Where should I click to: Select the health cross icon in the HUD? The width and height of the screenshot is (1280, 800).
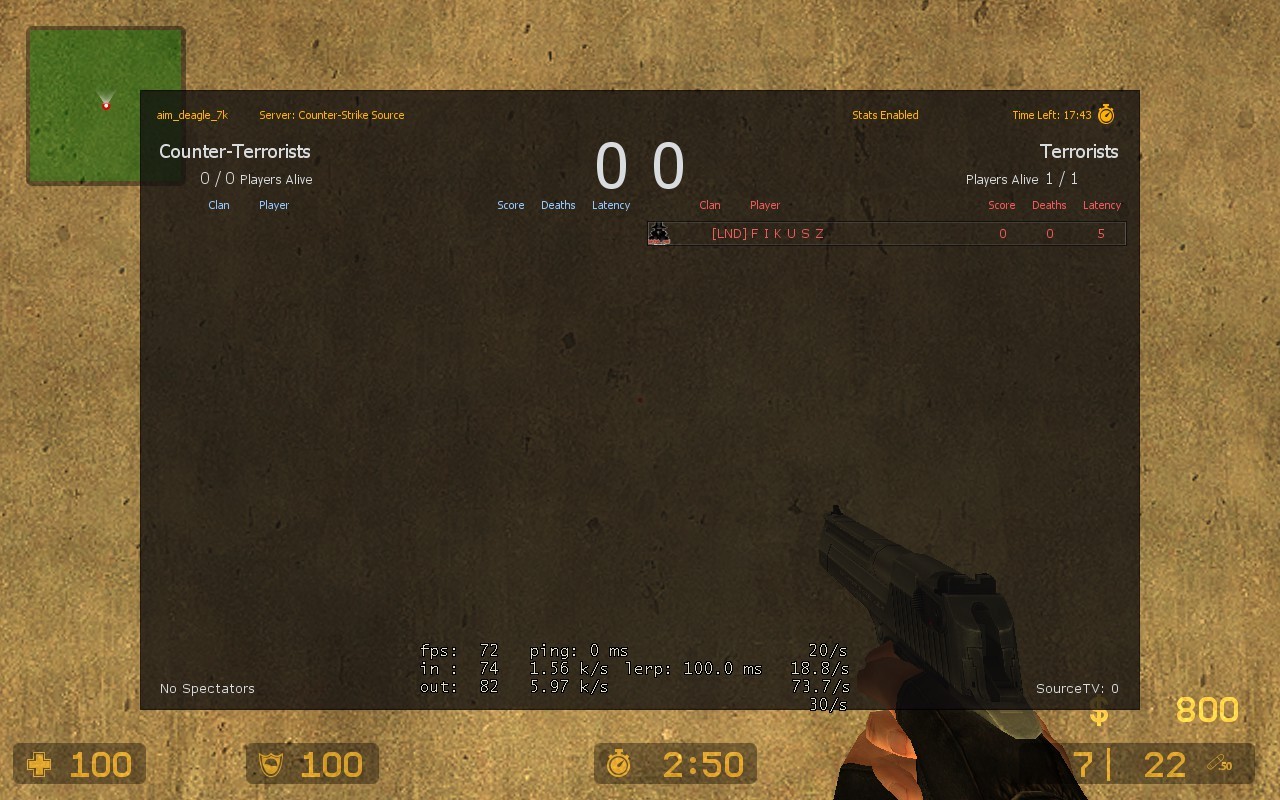37,764
